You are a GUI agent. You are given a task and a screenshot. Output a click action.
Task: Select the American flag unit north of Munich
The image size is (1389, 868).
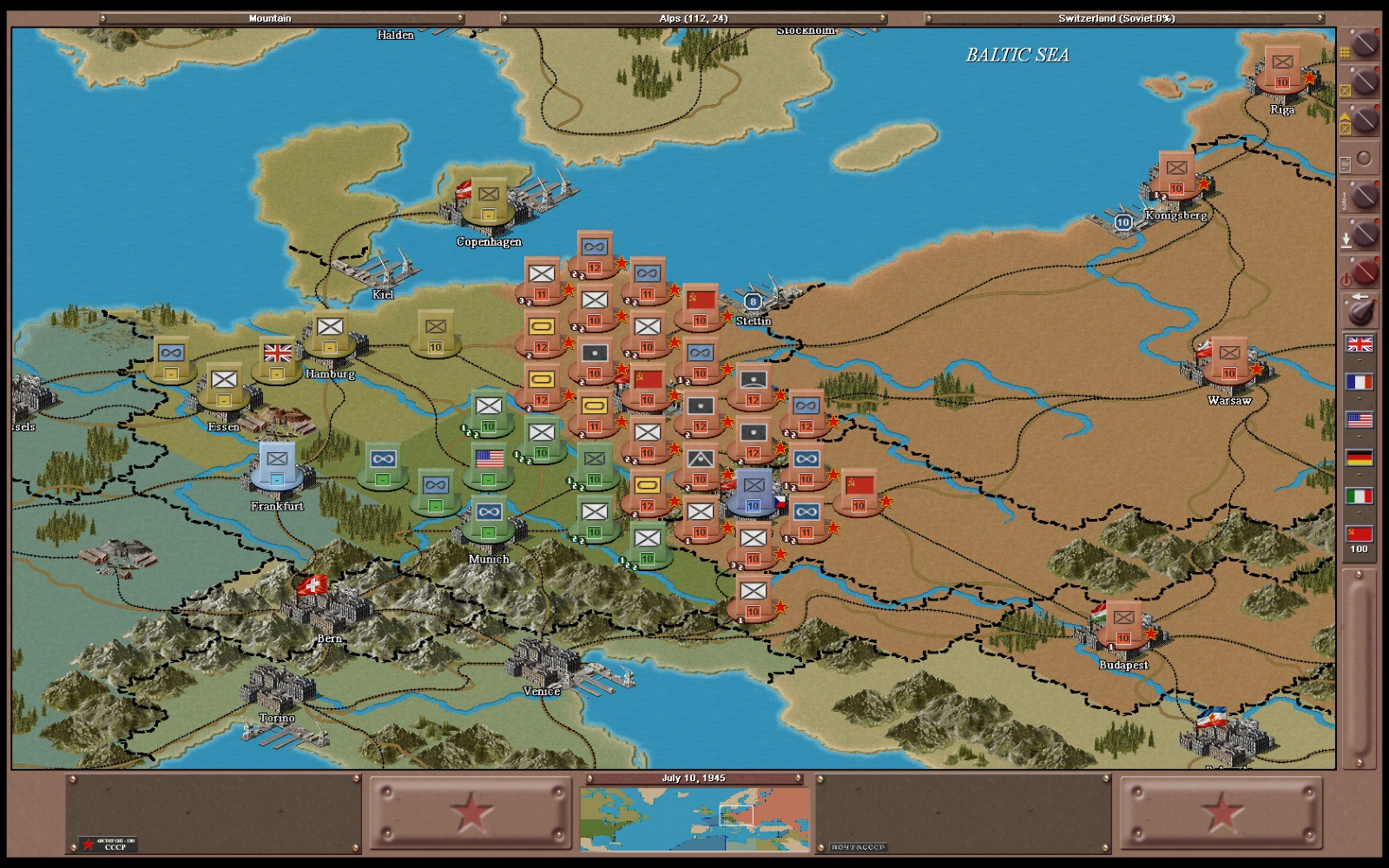(x=489, y=460)
